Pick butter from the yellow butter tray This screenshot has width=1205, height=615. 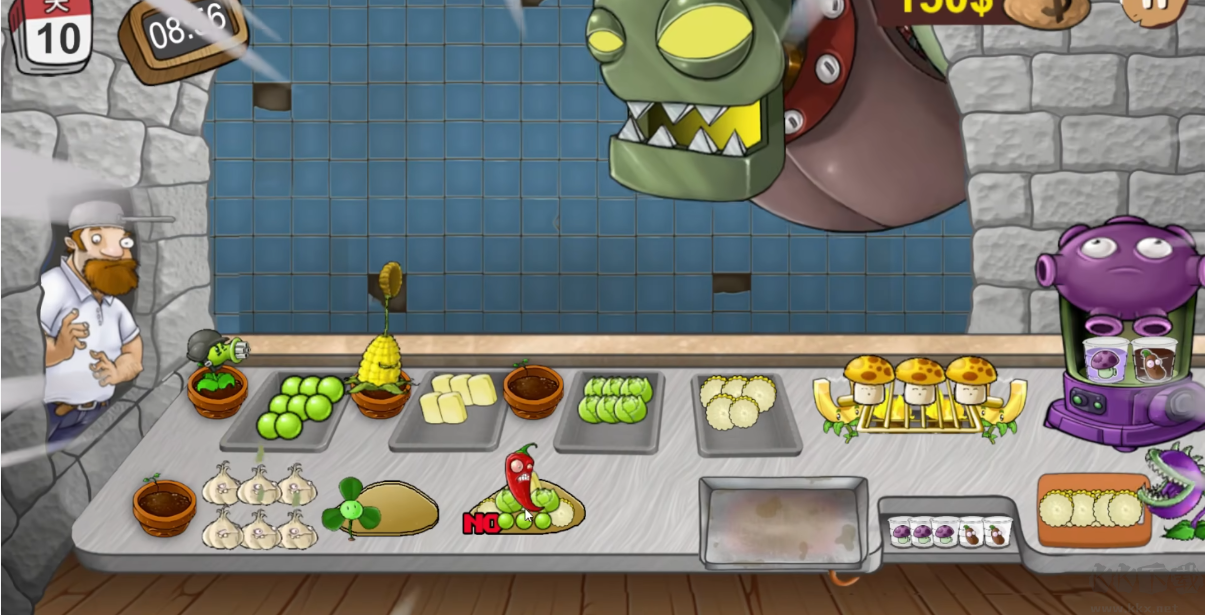click(x=456, y=398)
